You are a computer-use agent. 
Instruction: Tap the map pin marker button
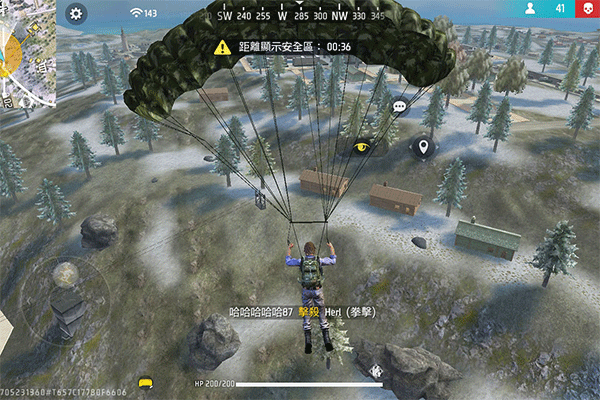(424, 148)
